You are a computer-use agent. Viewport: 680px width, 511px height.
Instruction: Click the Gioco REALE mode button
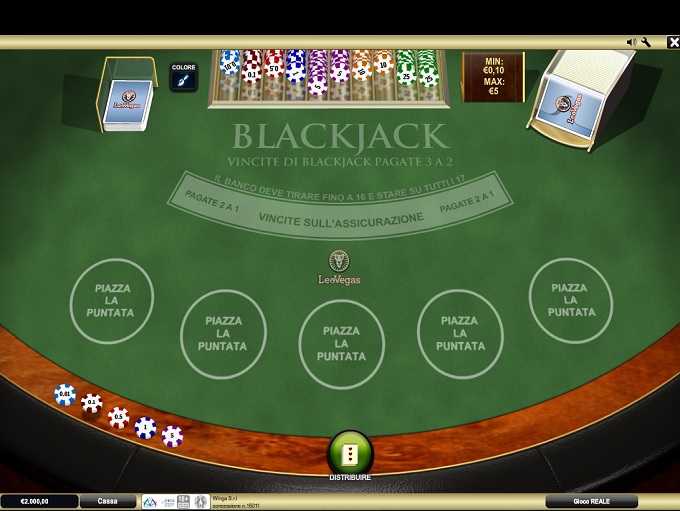point(591,501)
